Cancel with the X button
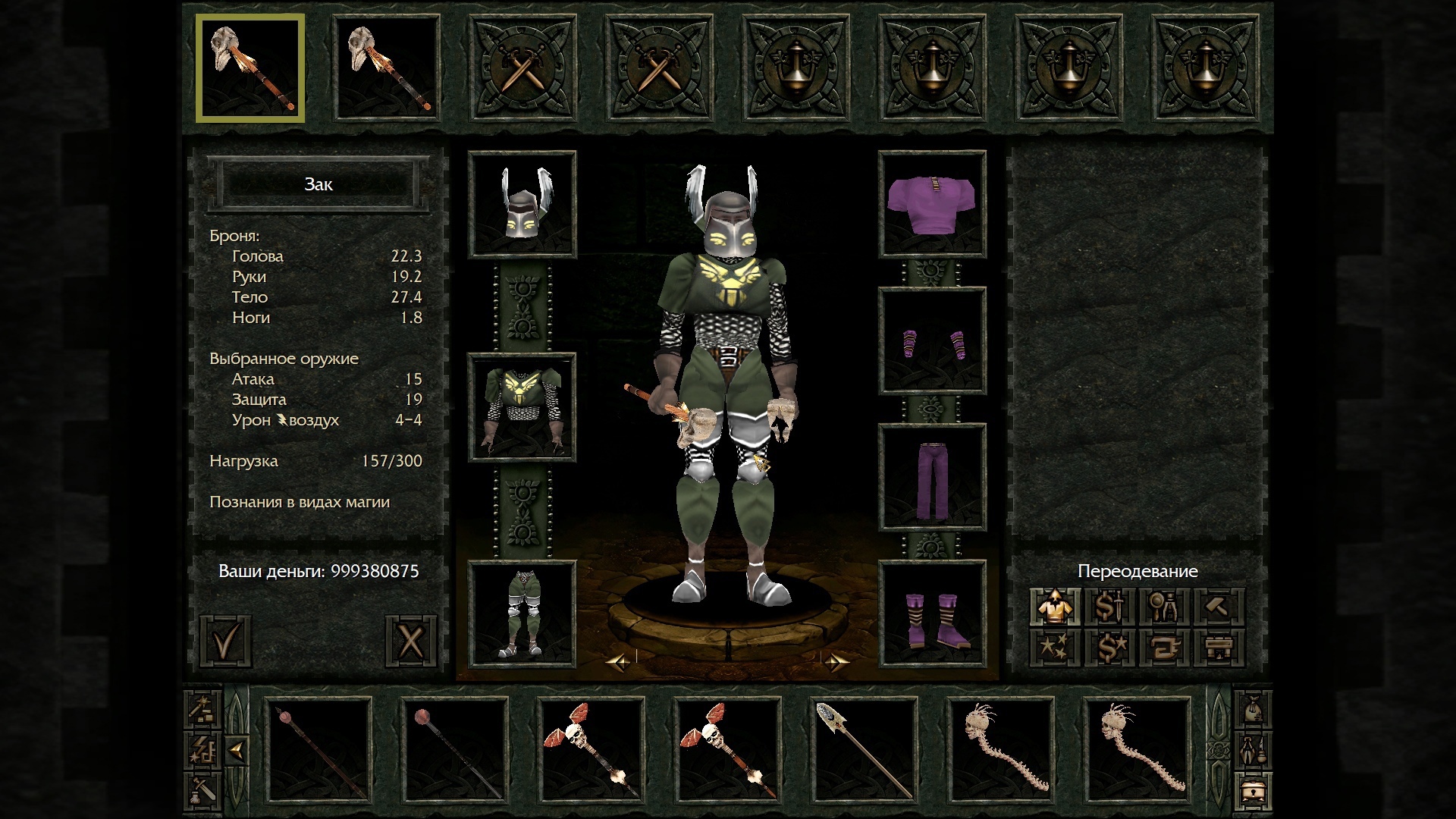Screen dimensions: 1456x819 tap(410, 642)
